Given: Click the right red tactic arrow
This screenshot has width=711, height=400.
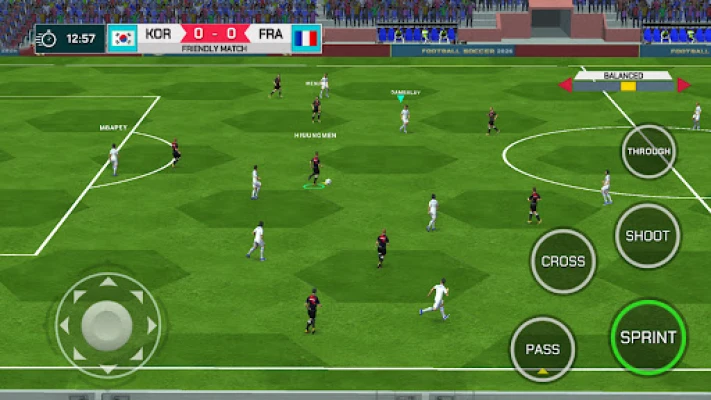Looking at the screenshot, I should (x=684, y=86).
